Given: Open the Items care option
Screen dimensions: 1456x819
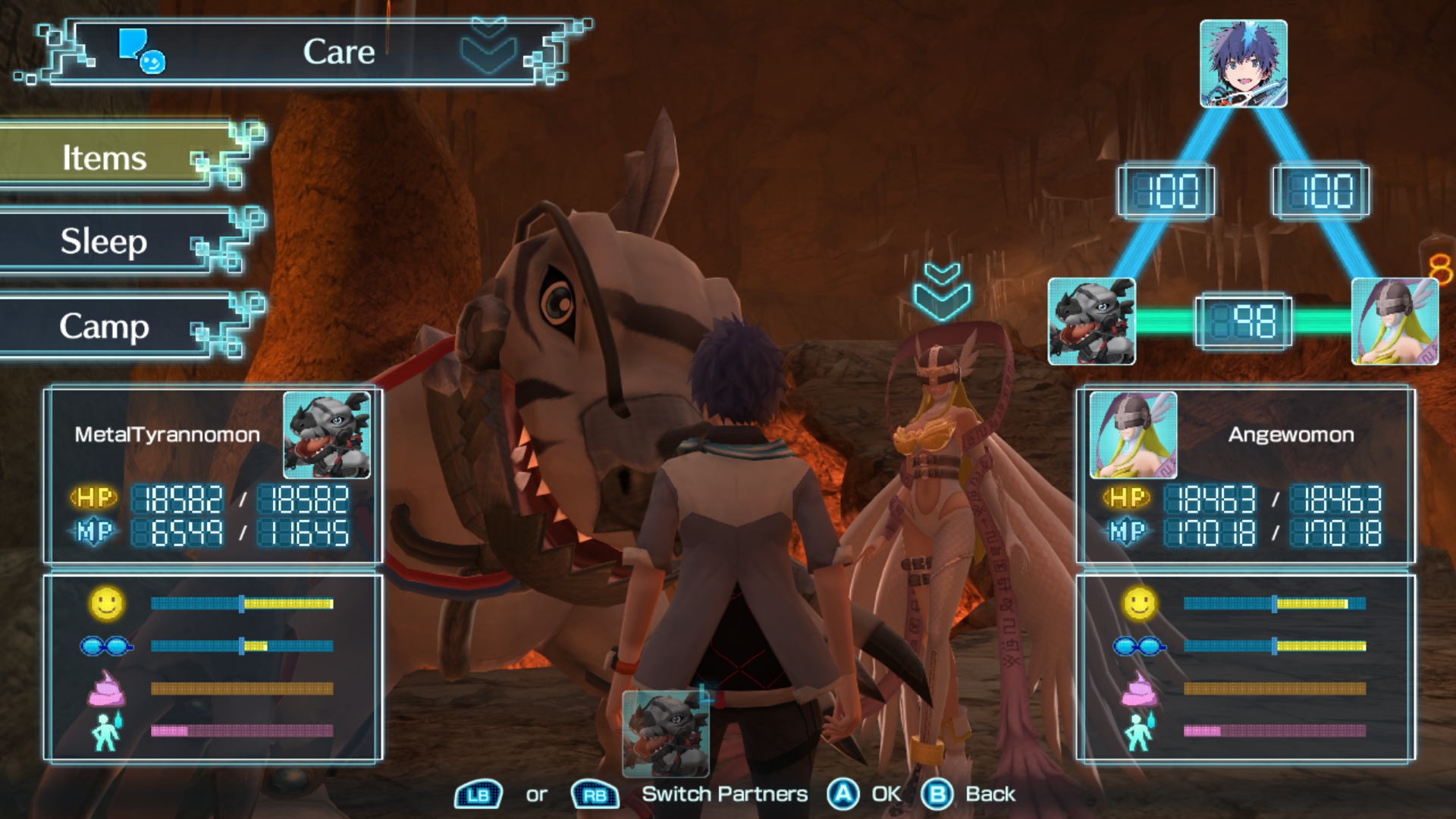Looking at the screenshot, I should click(x=106, y=158).
